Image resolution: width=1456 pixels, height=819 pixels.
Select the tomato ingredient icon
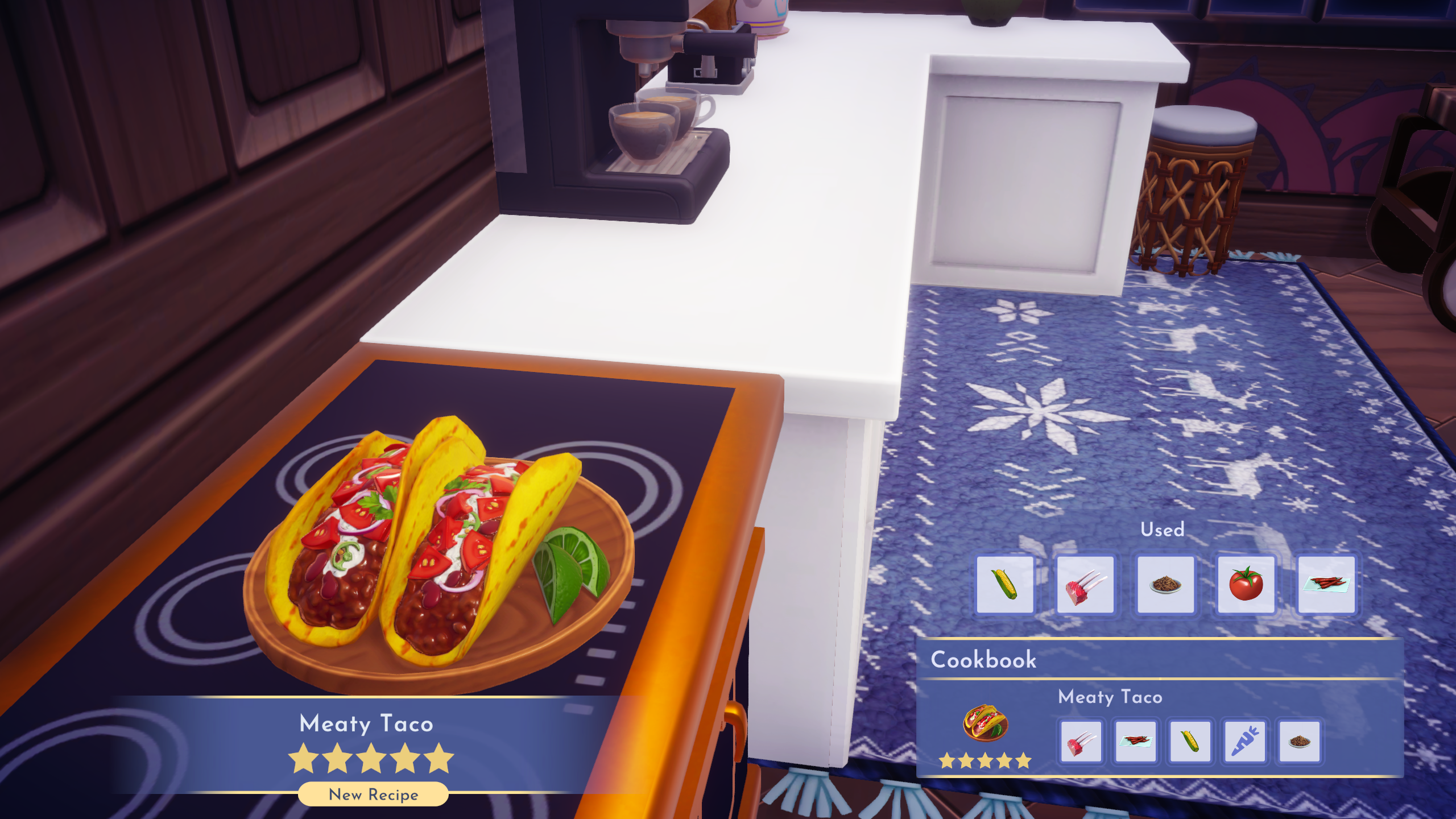[x=1246, y=585]
